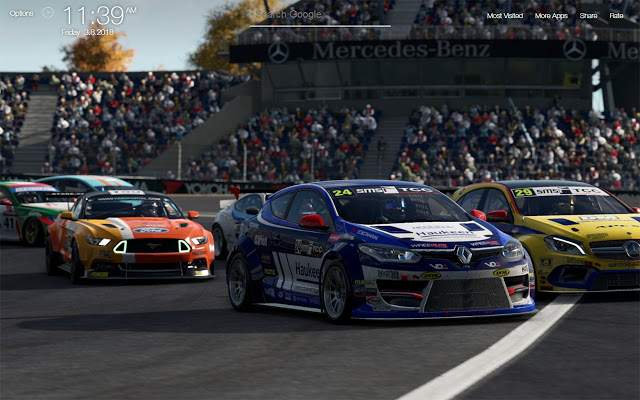640x400 pixels.
Task: Rate the wallpaper extension
Action: point(616,16)
